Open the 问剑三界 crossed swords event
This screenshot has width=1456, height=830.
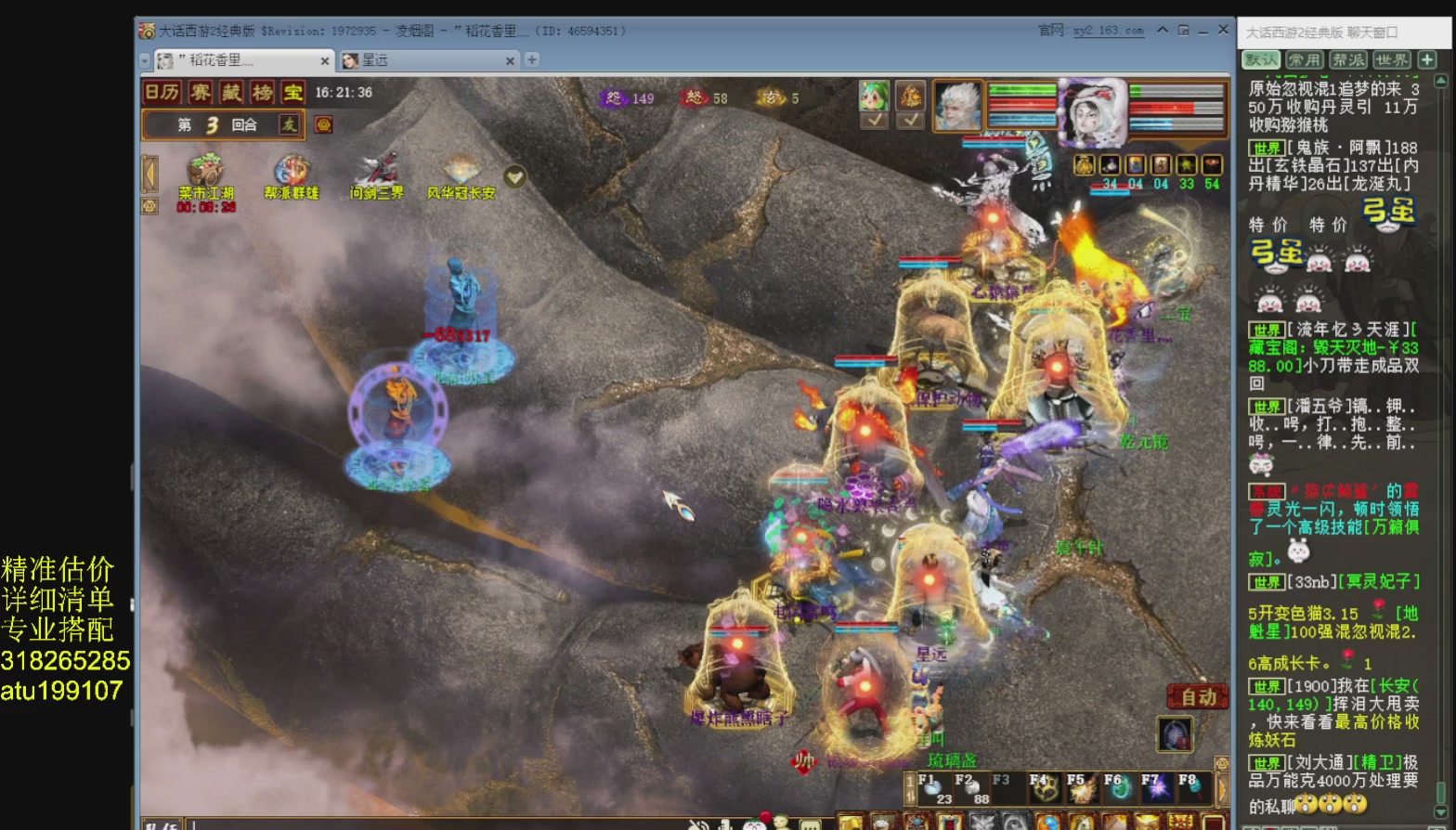pyautogui.click(x=376, y=174)
